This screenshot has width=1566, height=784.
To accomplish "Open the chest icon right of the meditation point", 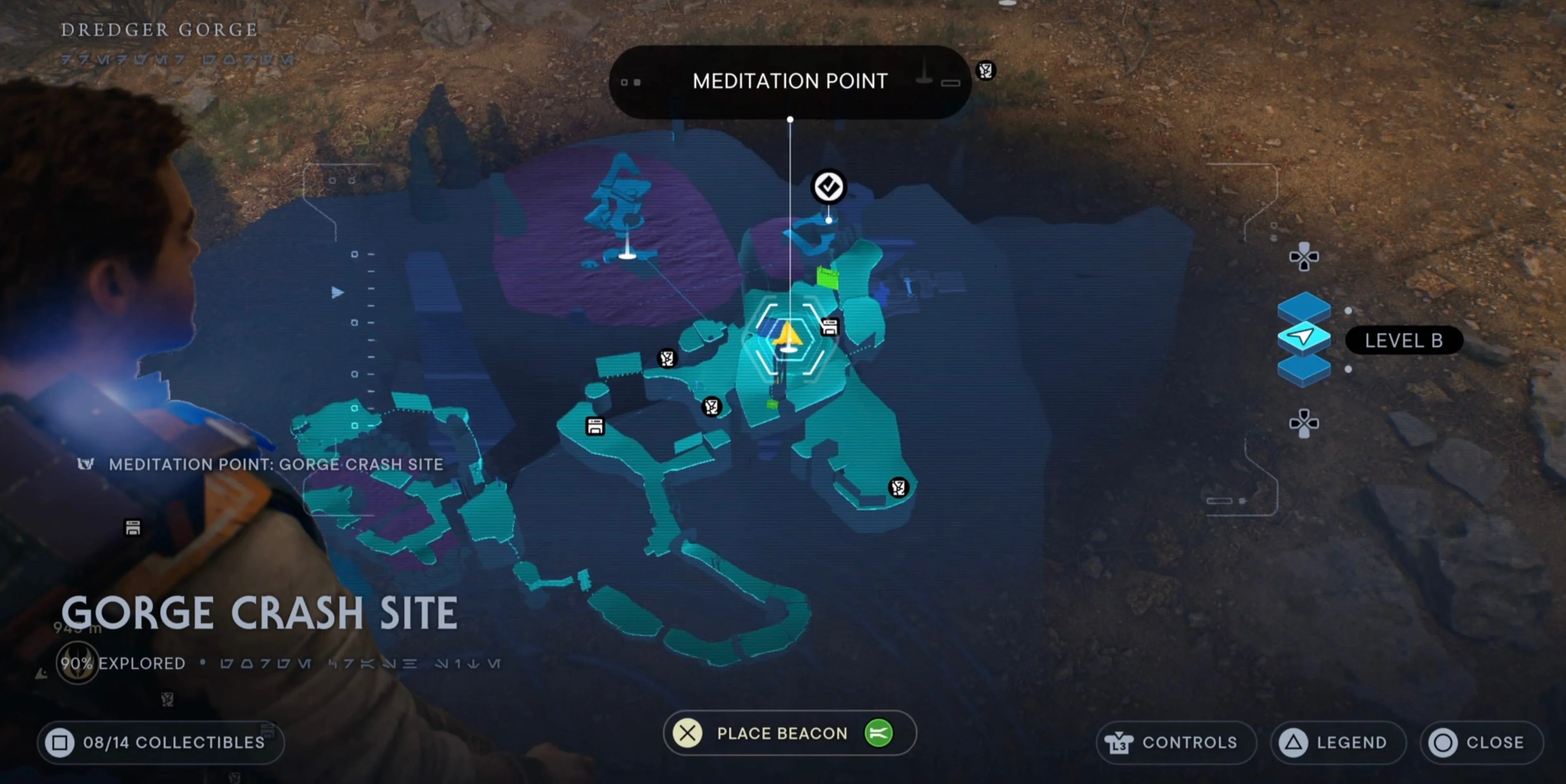I will point(829,328).
